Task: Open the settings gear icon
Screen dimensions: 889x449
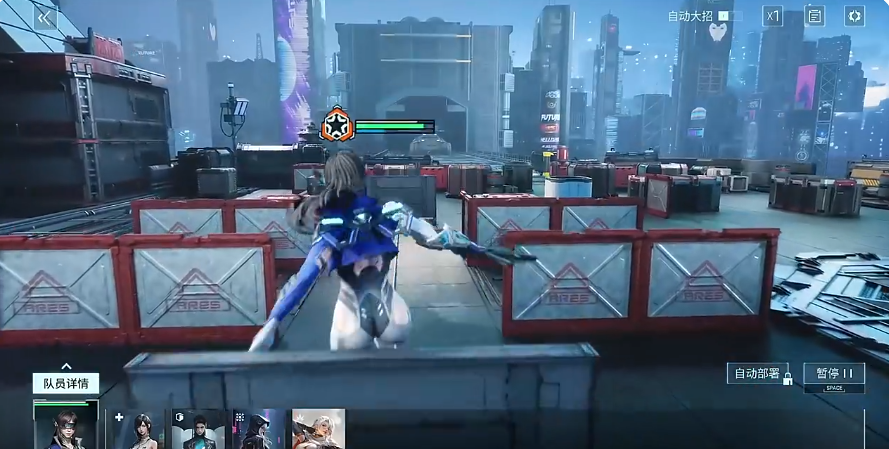Action: pyautogui.click(x=854, y=16)
